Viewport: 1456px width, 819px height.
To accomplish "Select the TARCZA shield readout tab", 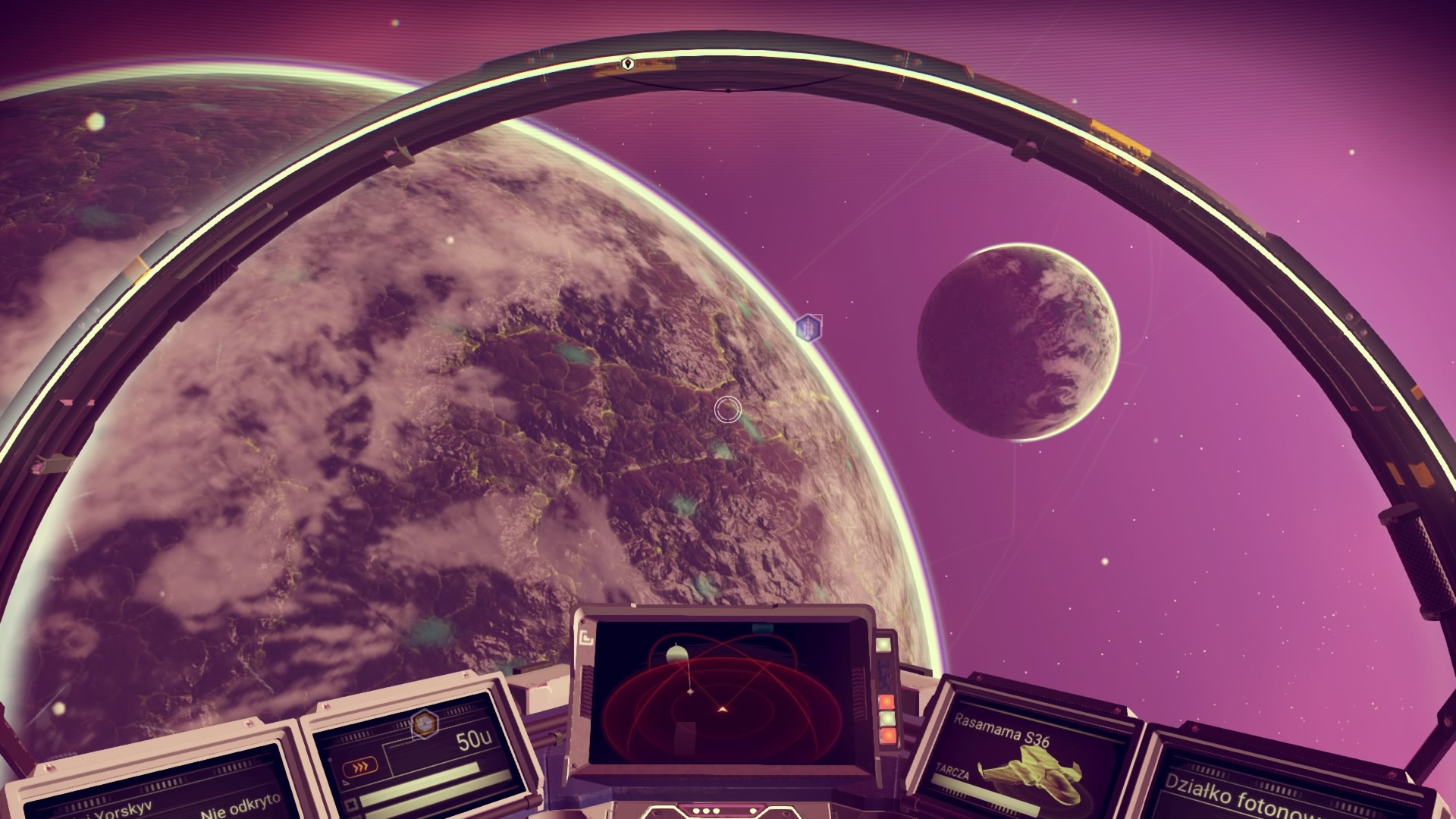I will (x=952, y=773).
